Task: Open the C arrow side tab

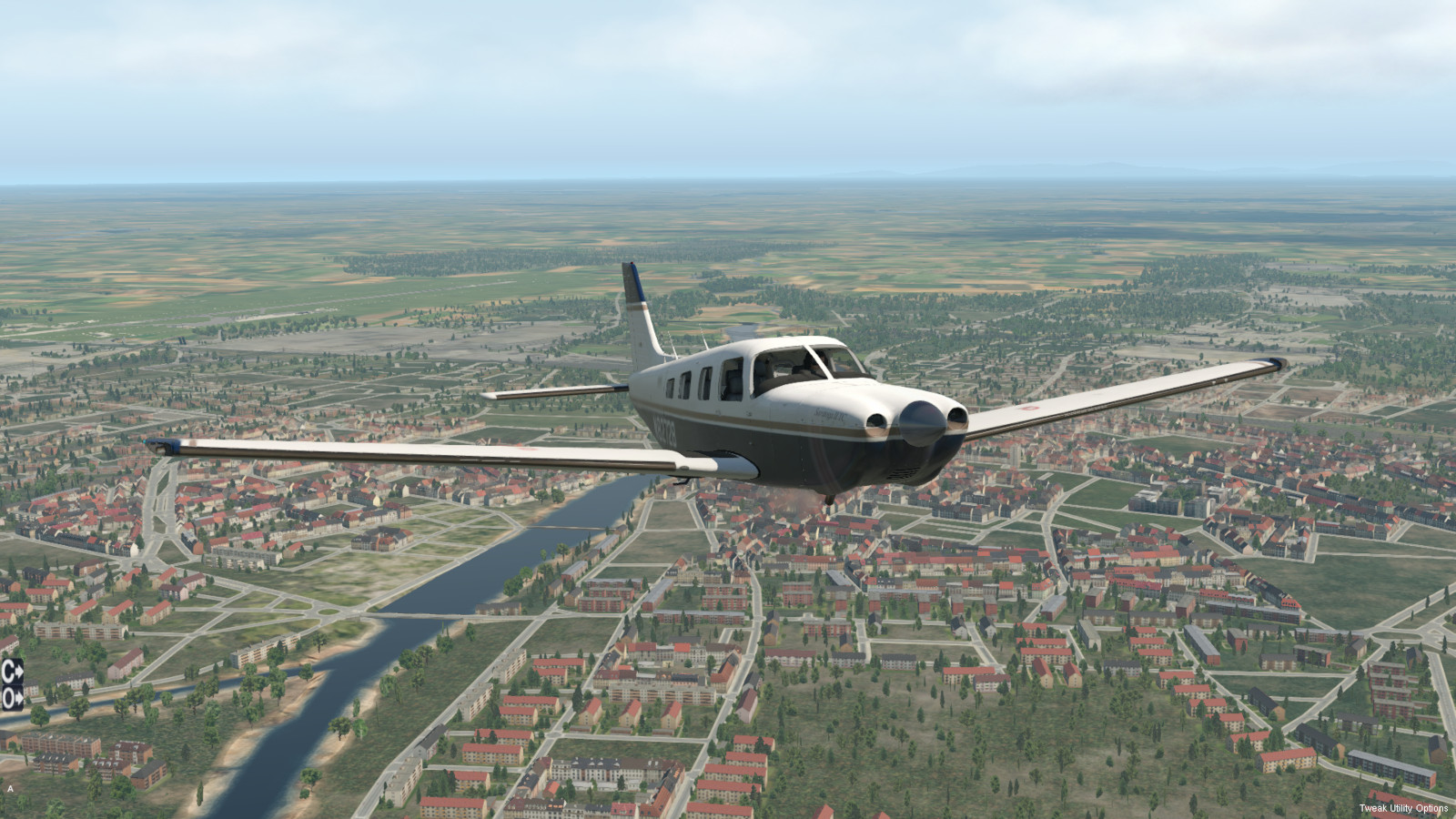Action: (x=12, y=672)
